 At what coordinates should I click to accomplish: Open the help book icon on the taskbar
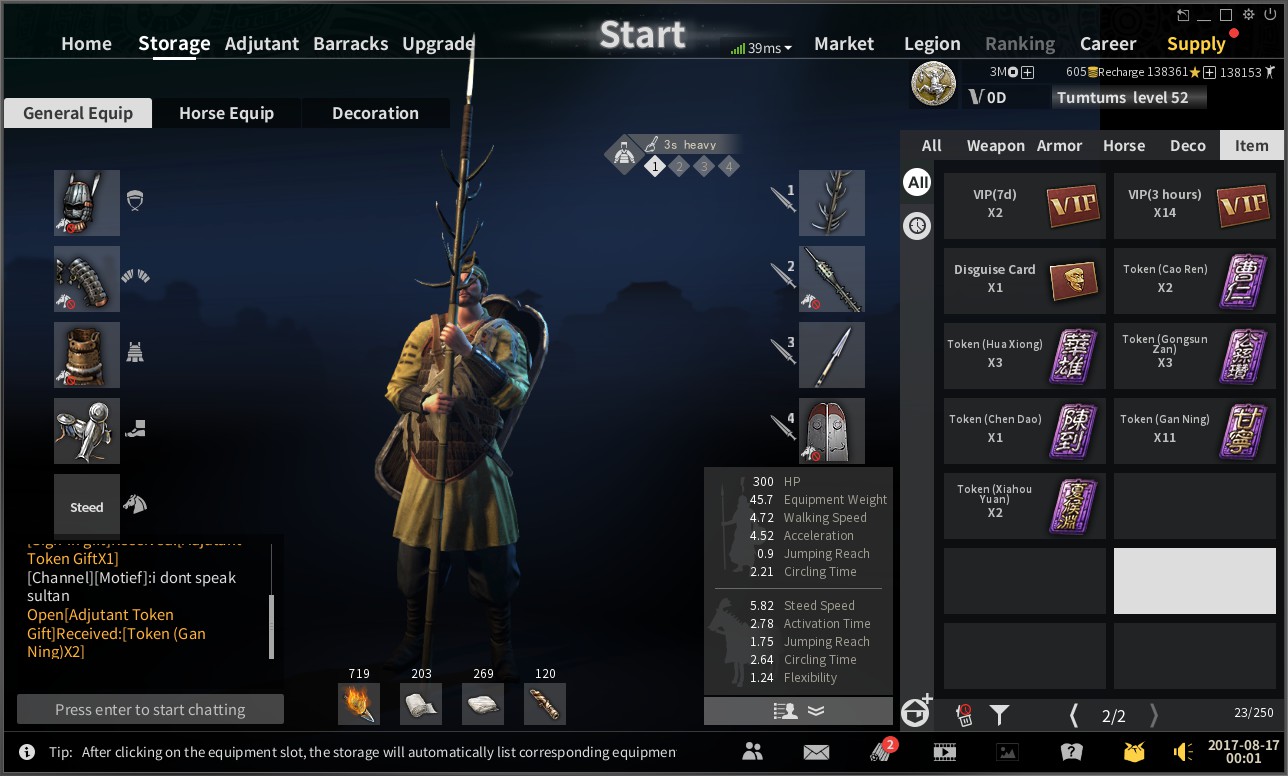pyautogui.click(x=1071, y=751)
